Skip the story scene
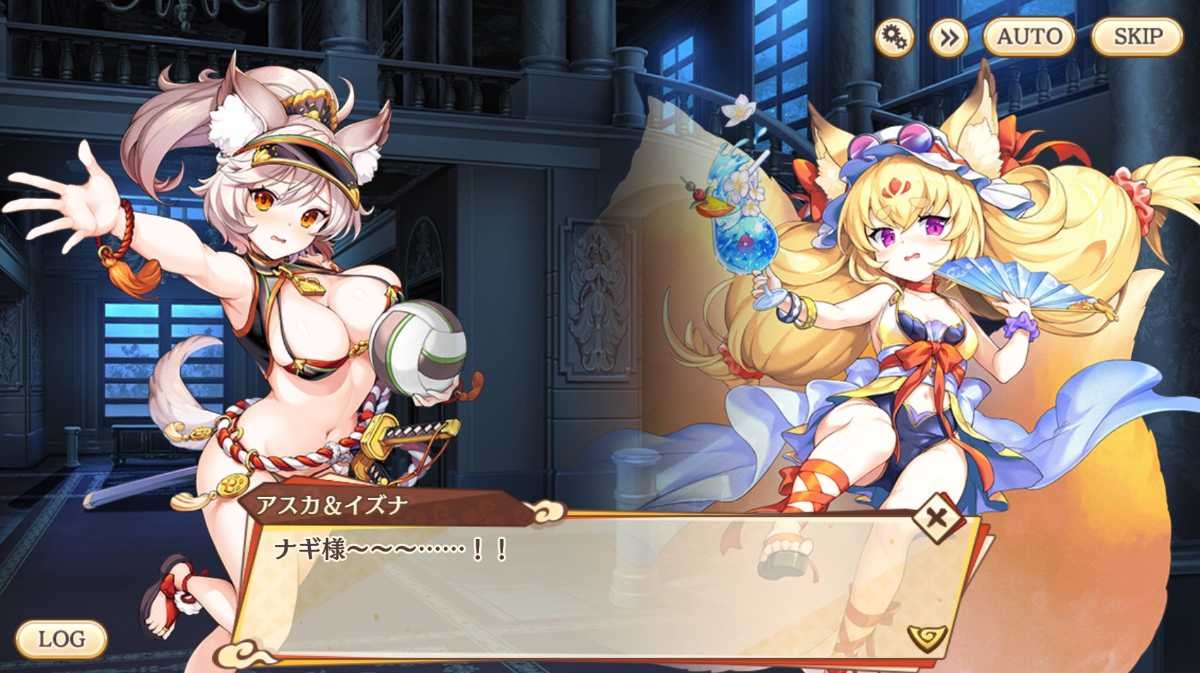Screen dimensions: 1200x673 pyautogui.click(x=1138, y=37)
